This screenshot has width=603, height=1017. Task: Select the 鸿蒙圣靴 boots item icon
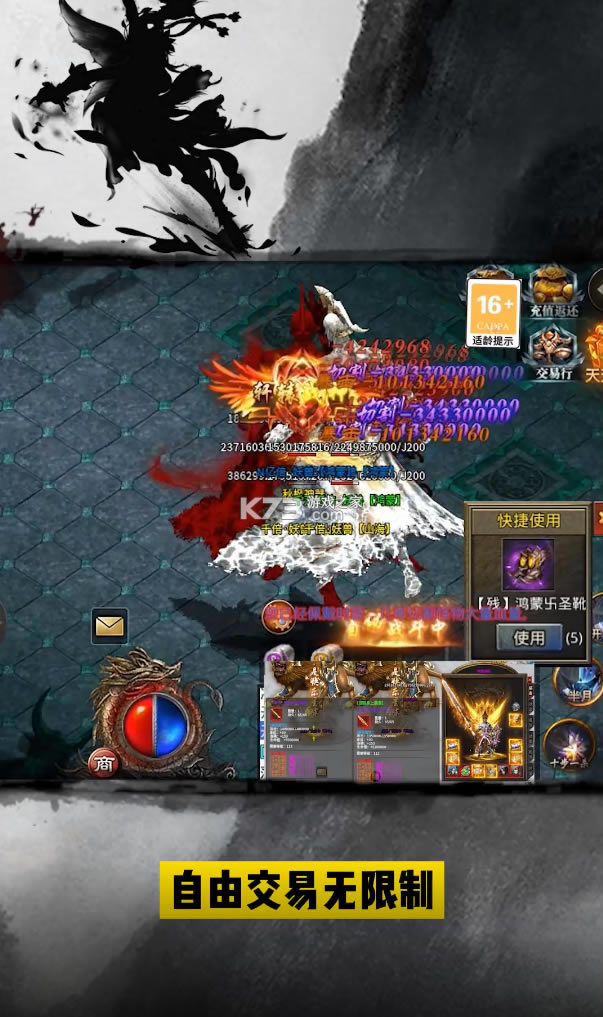[x=528, y=565]
